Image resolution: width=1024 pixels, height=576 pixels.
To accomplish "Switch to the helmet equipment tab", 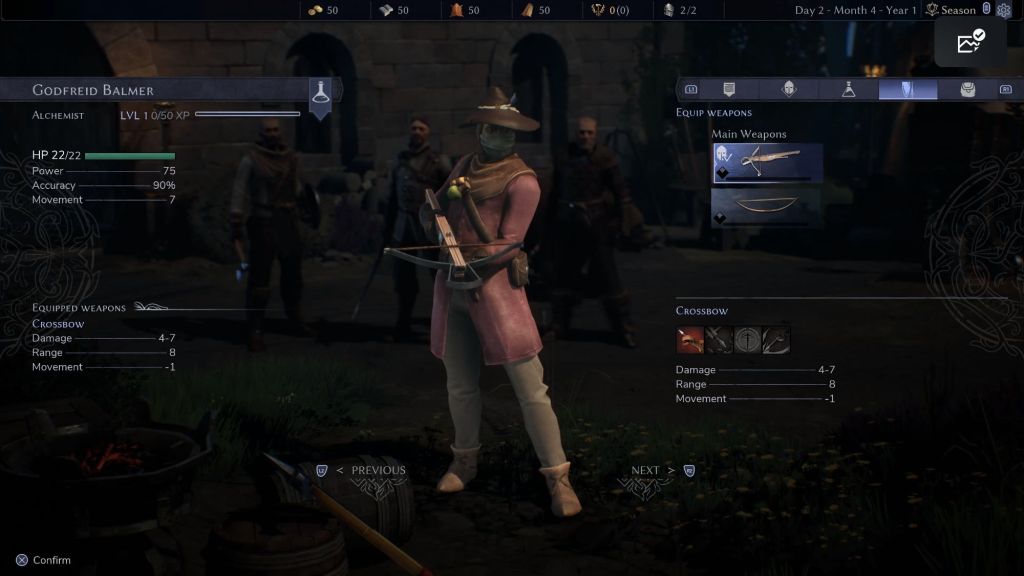I will pyautogui.click(x=789, y=90).
